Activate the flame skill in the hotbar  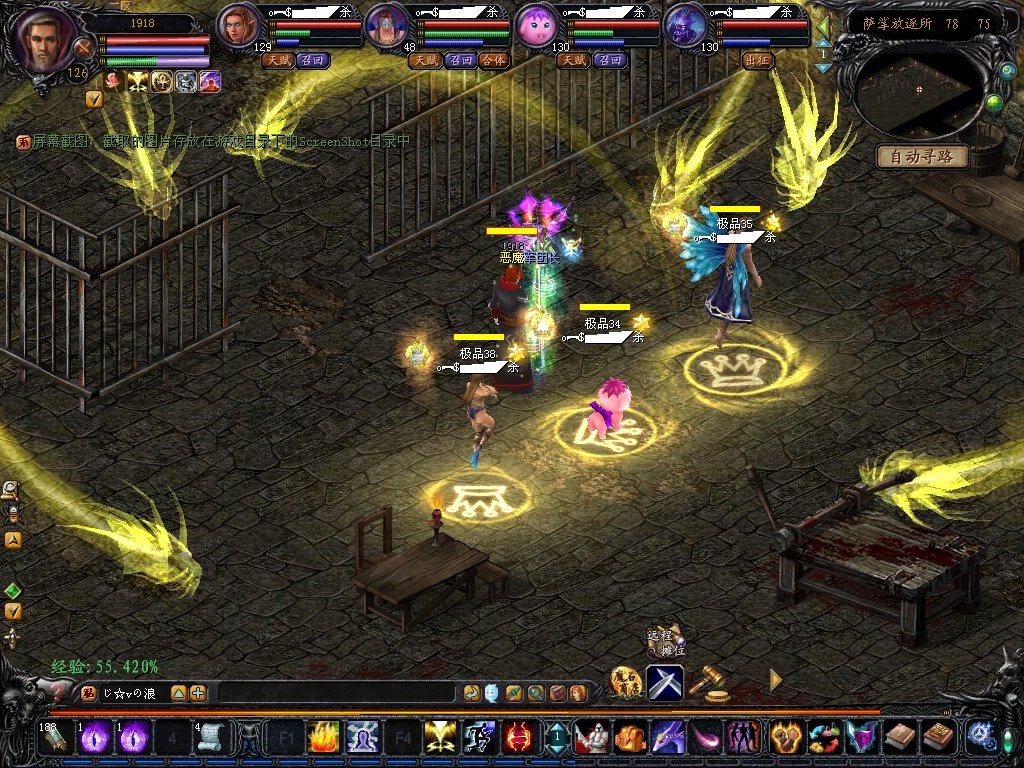point(322,737)
